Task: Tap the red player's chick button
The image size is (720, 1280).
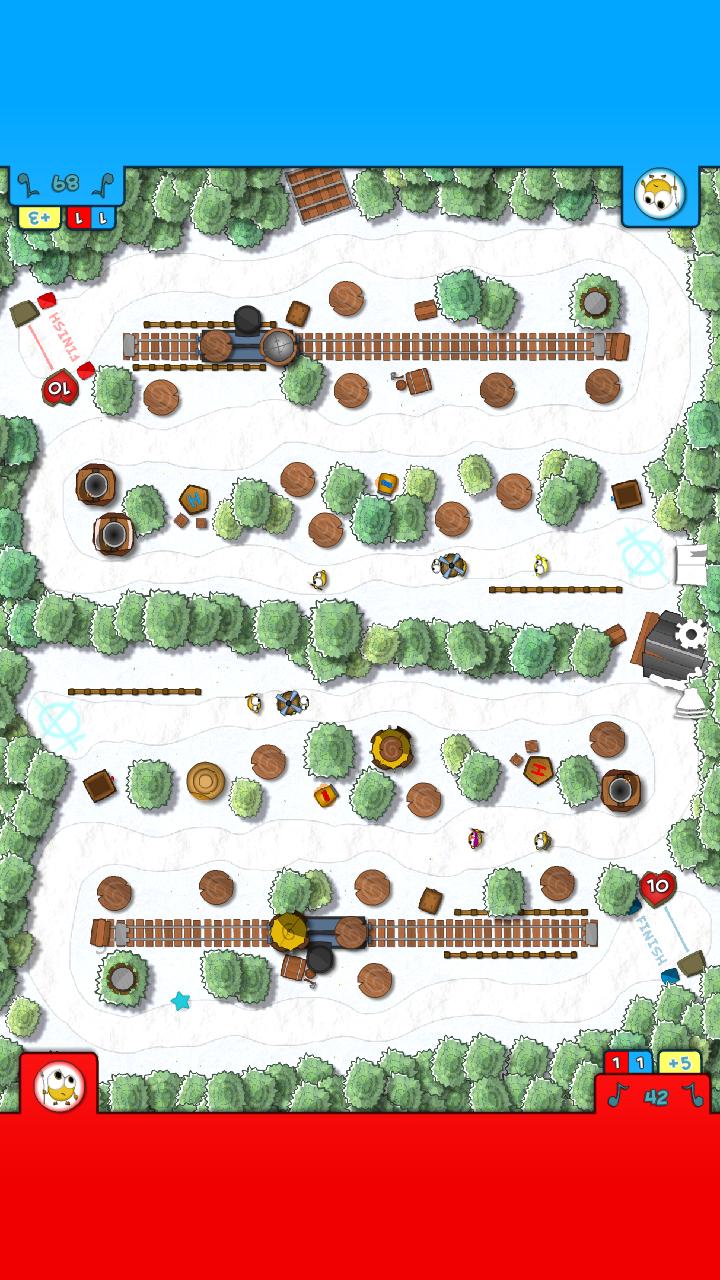Action: pos(59,1085)
